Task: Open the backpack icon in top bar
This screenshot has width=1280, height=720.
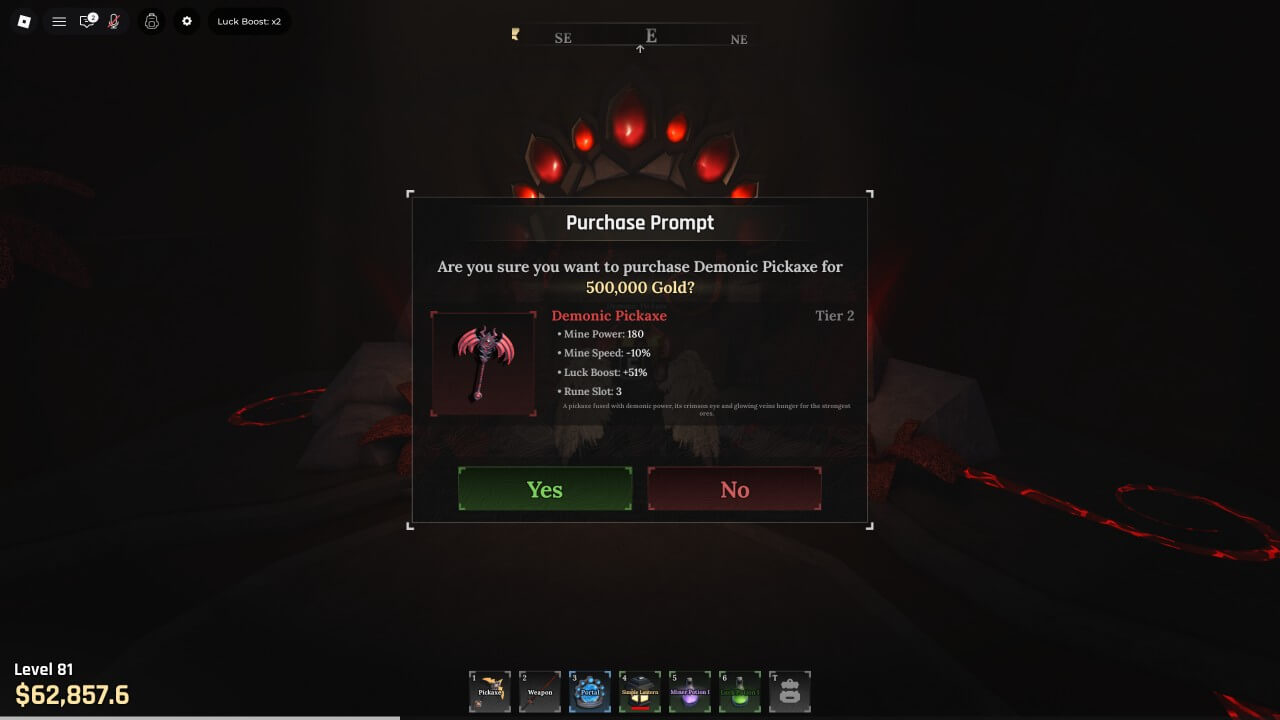Action: pyautogui.click(x=152, y=21)
